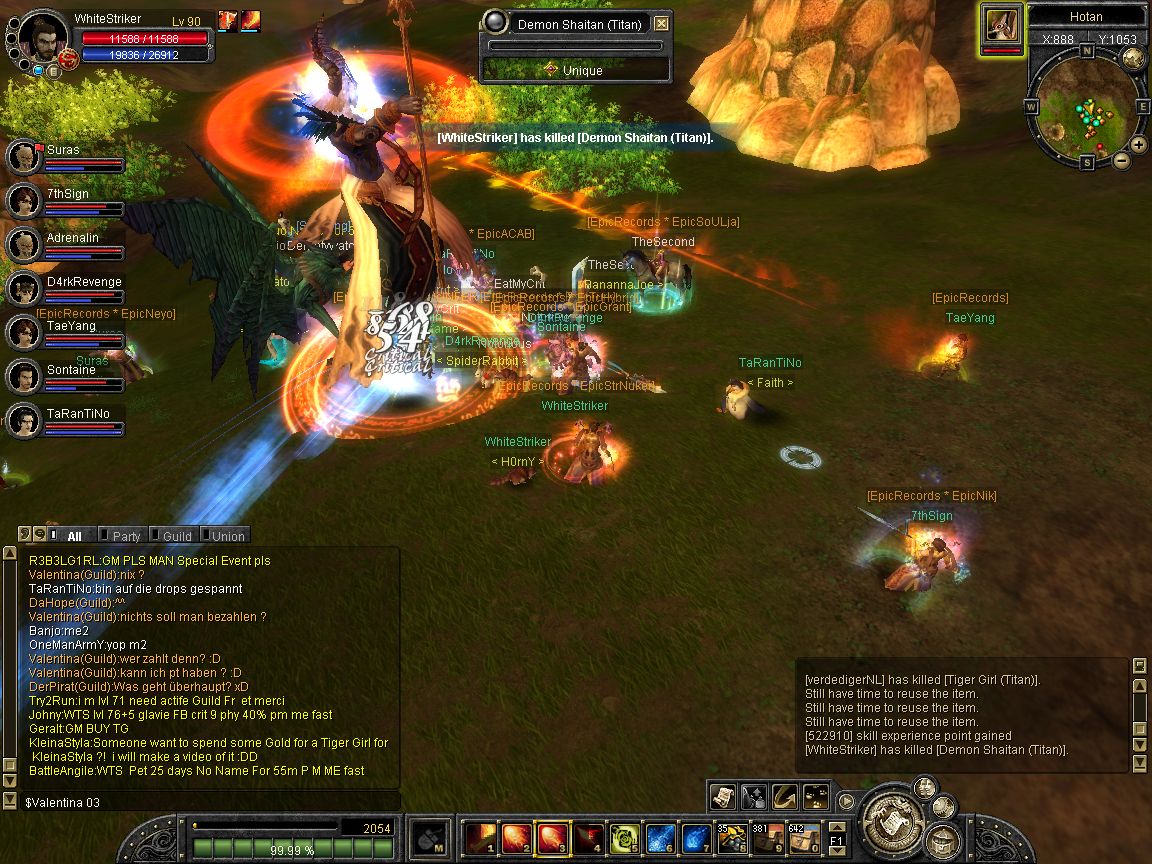This screenshot has height=864, width=1152.
Task: Show the All chat tab
Action: [74, 536]
